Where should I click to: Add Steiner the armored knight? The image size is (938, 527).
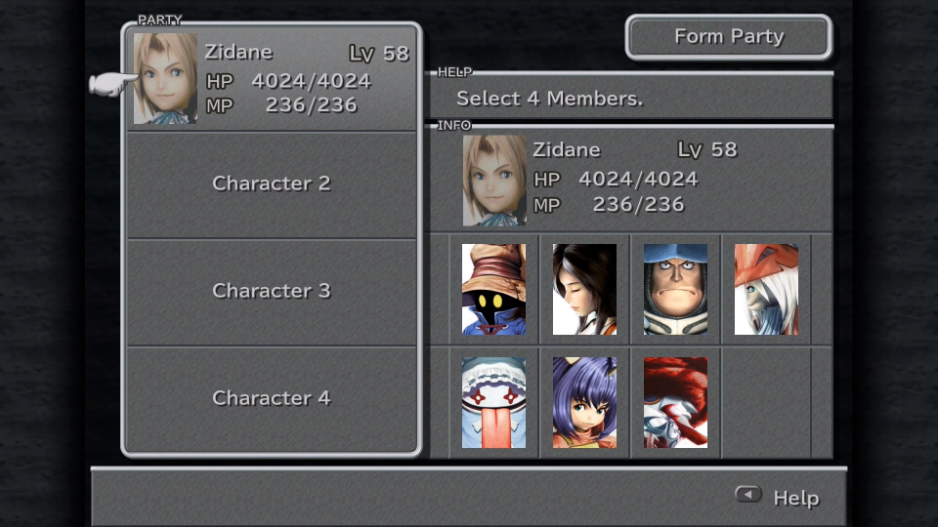coord(675,289)
